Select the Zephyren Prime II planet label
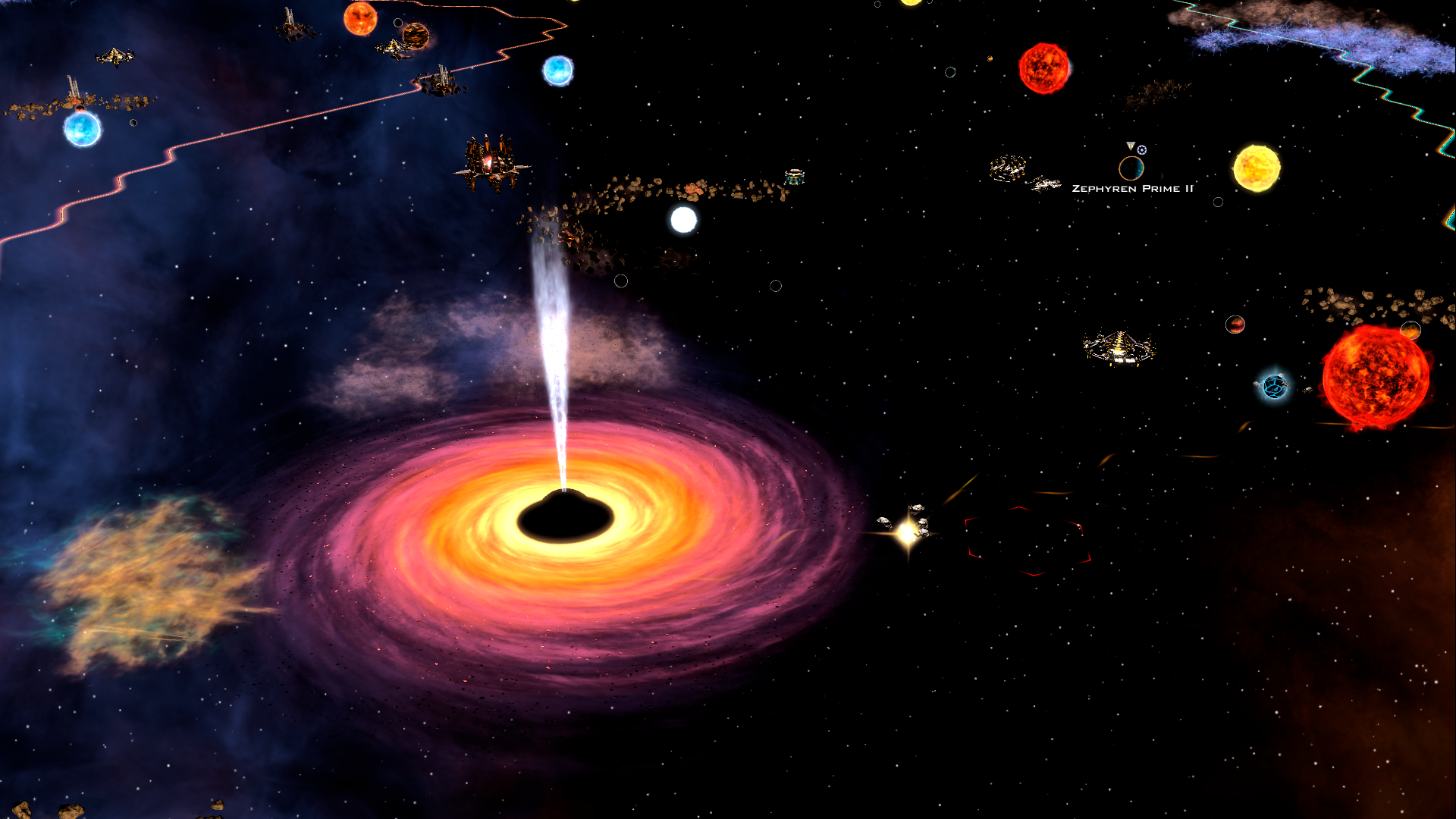This screenshot has height=819, width=1456. [1132, 189]
